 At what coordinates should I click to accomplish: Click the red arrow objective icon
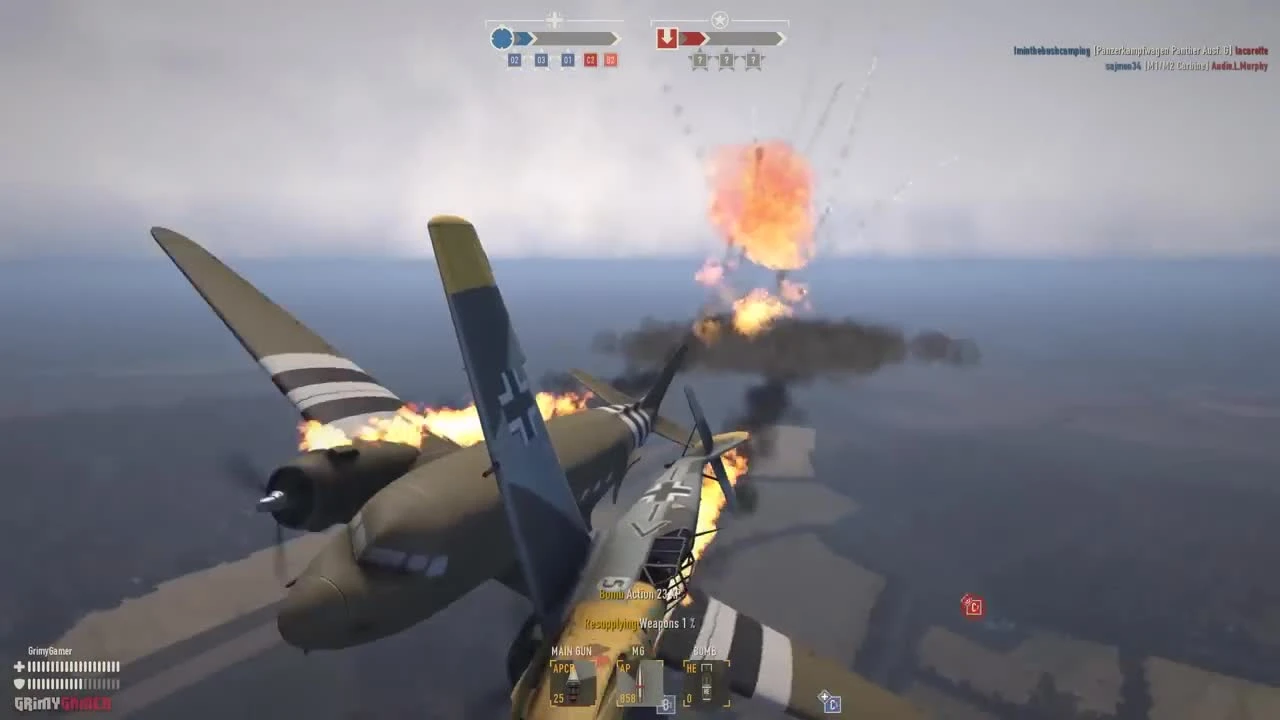pos(667,37)
